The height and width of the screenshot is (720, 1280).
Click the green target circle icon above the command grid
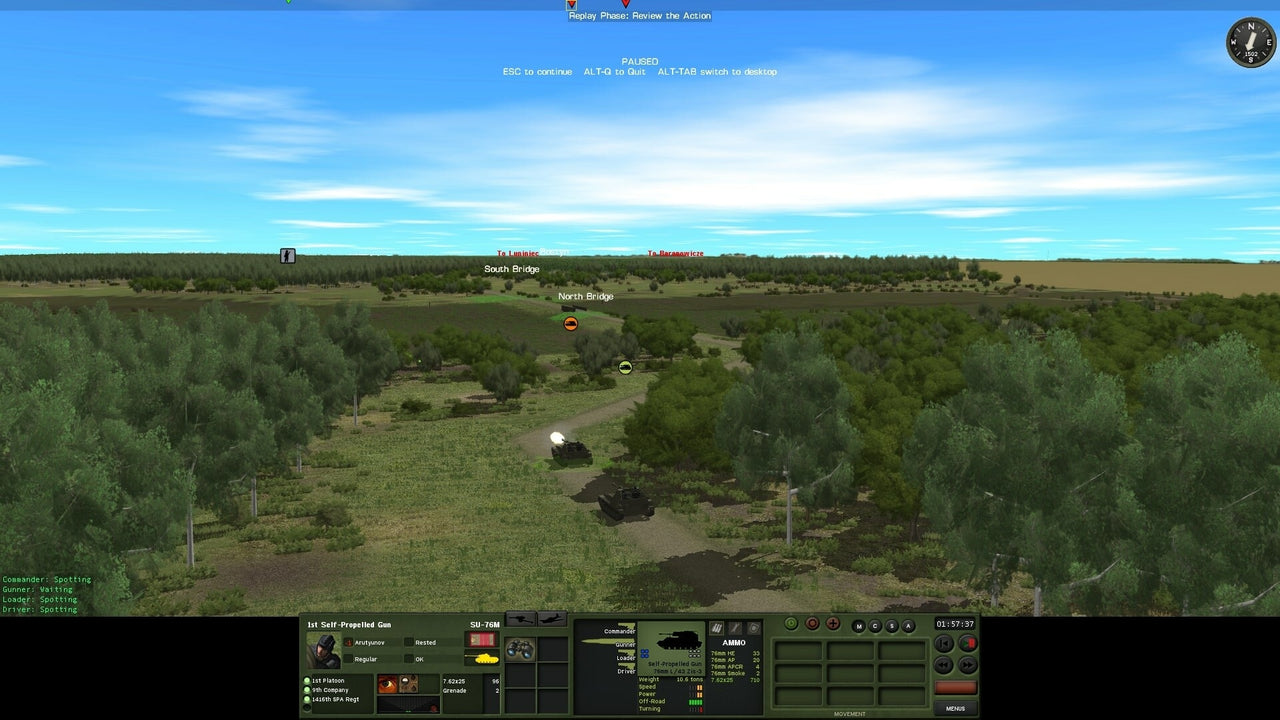click(x=791, y=624)
